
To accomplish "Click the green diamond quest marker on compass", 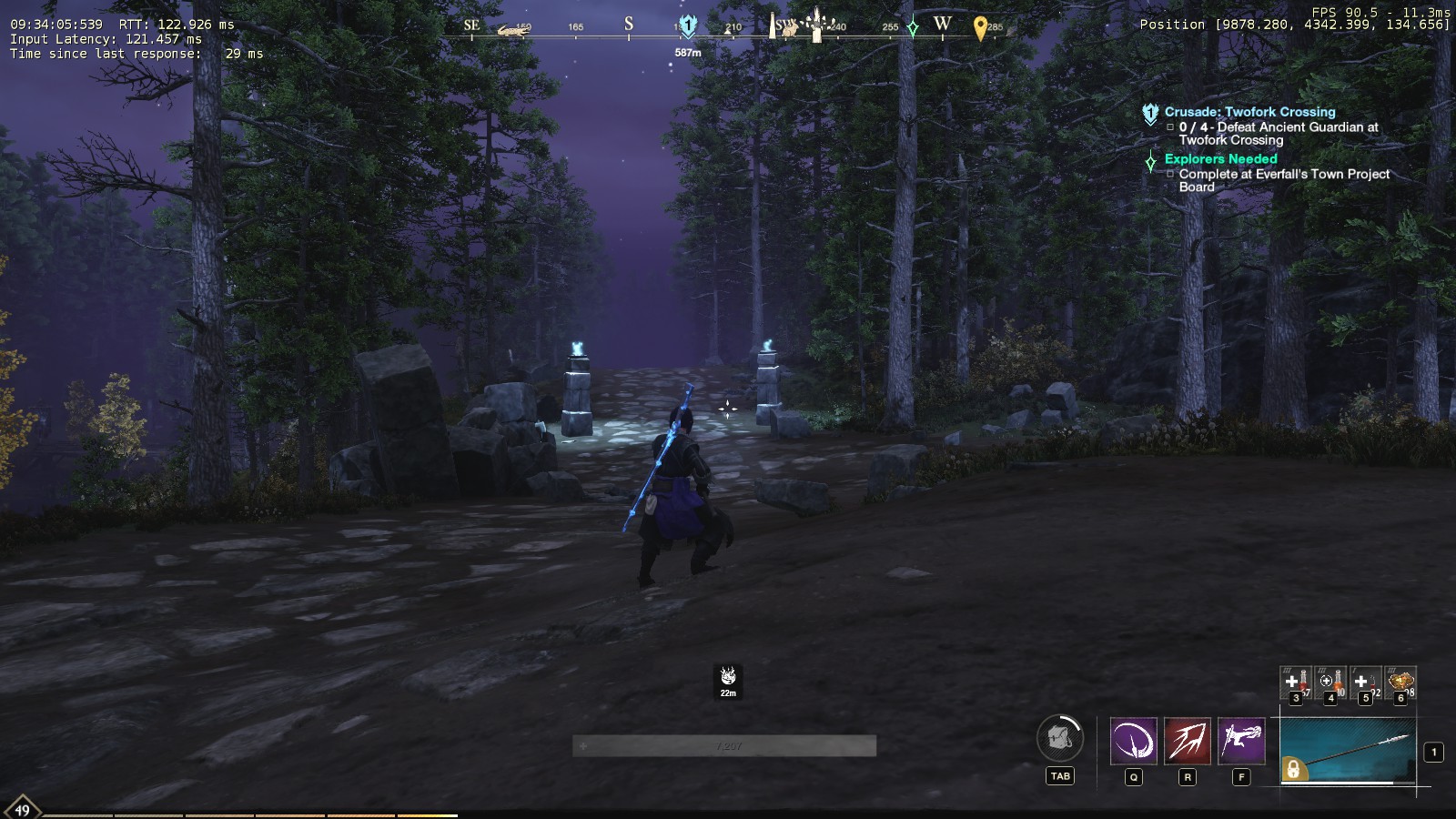I will coord(913,27).
